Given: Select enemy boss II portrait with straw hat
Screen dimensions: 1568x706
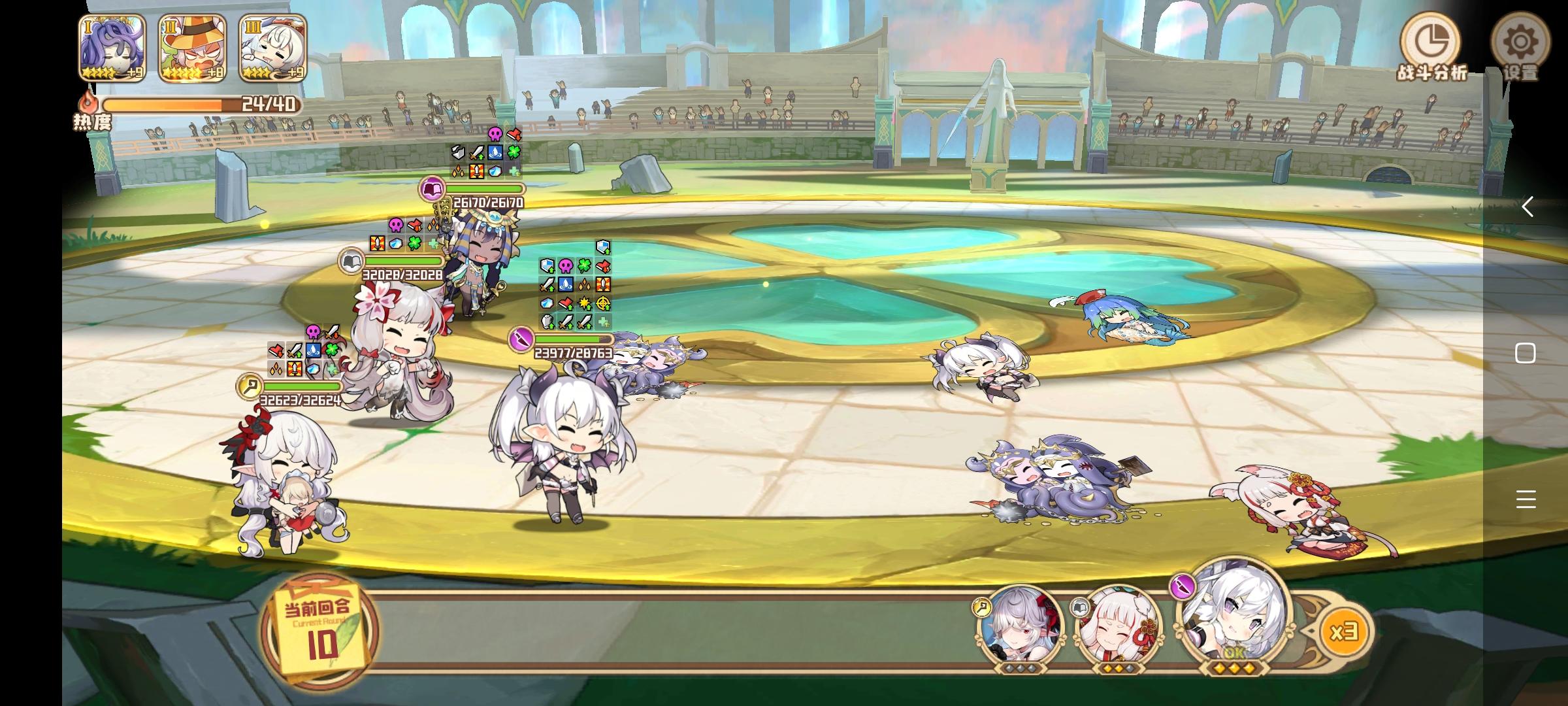Looking at the screenshot, I should click(x=190, y=46).
